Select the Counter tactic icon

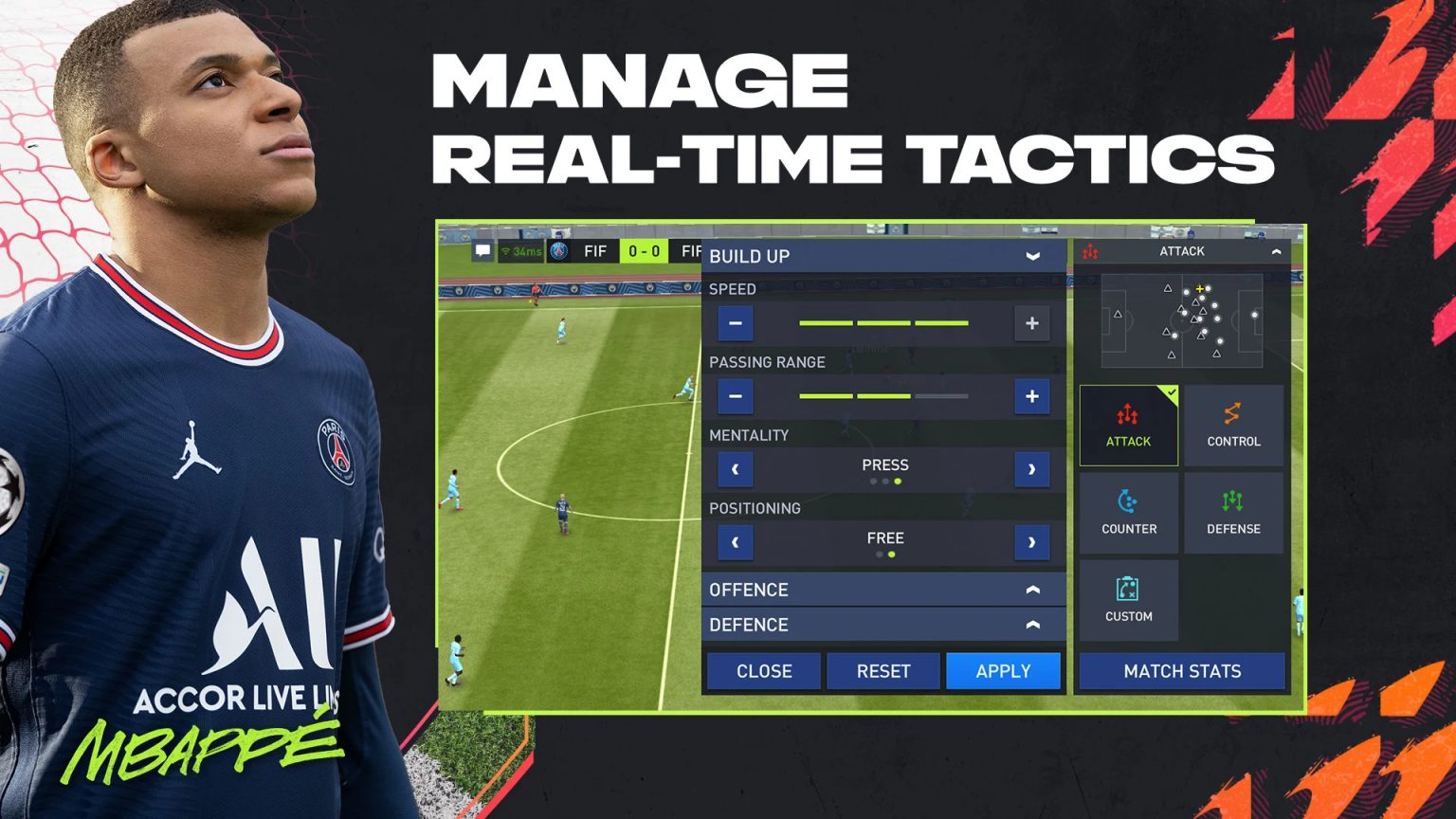[x=1128, y=512]
